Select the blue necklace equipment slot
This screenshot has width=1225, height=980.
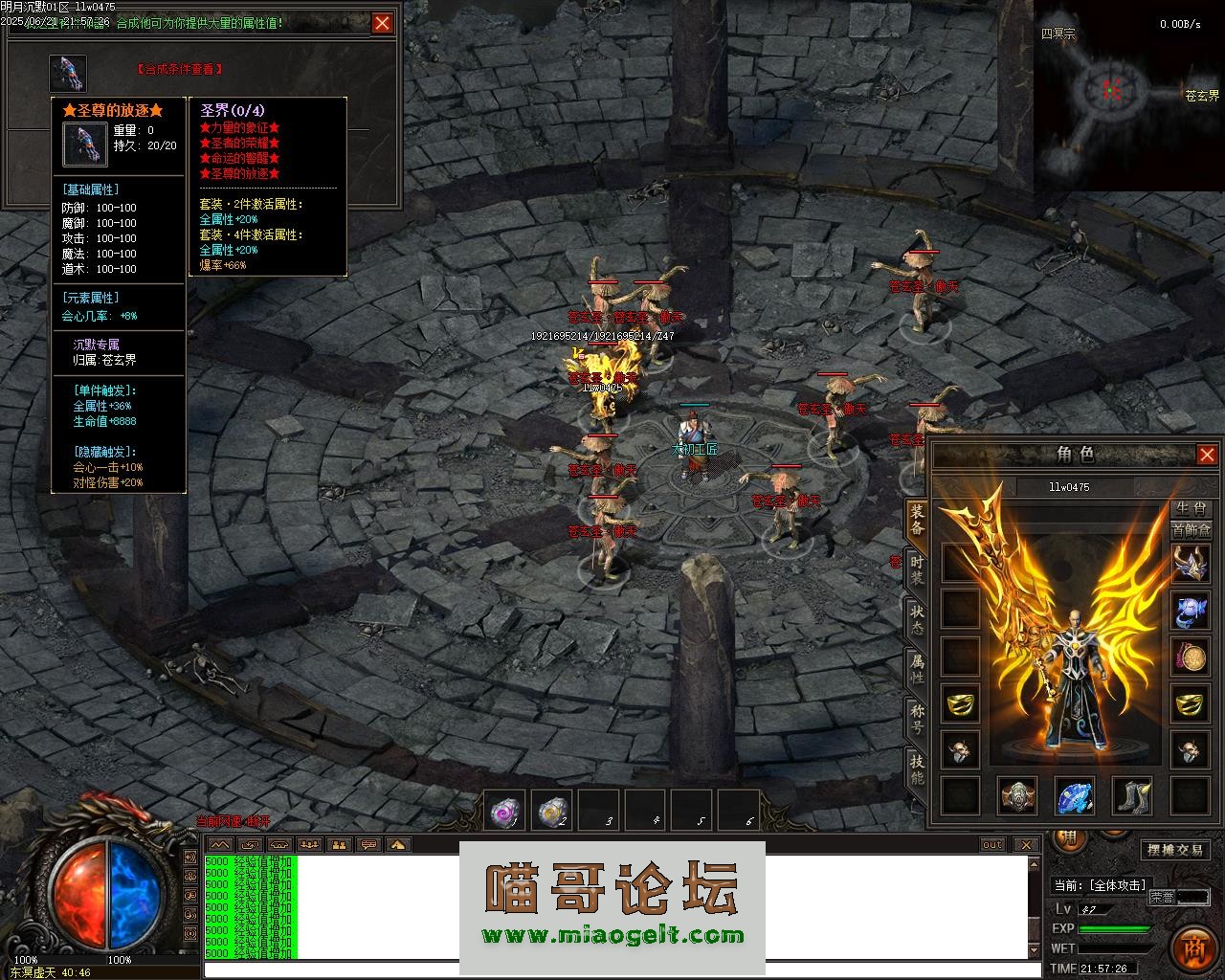1191,610
